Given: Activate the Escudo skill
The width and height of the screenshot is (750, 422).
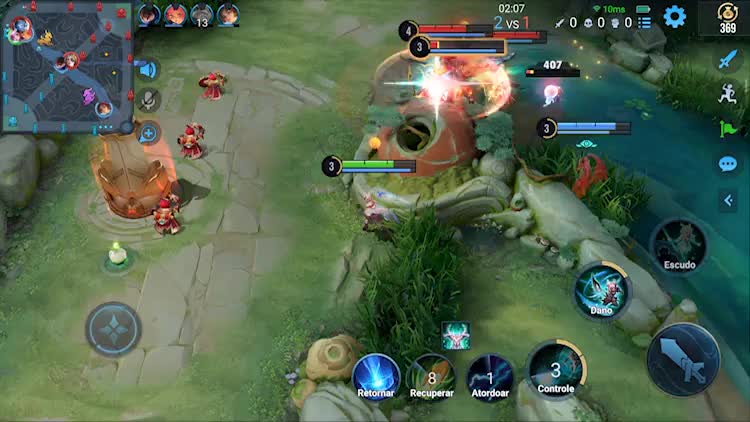Looking at the screenshot, I should click(679, 246).
